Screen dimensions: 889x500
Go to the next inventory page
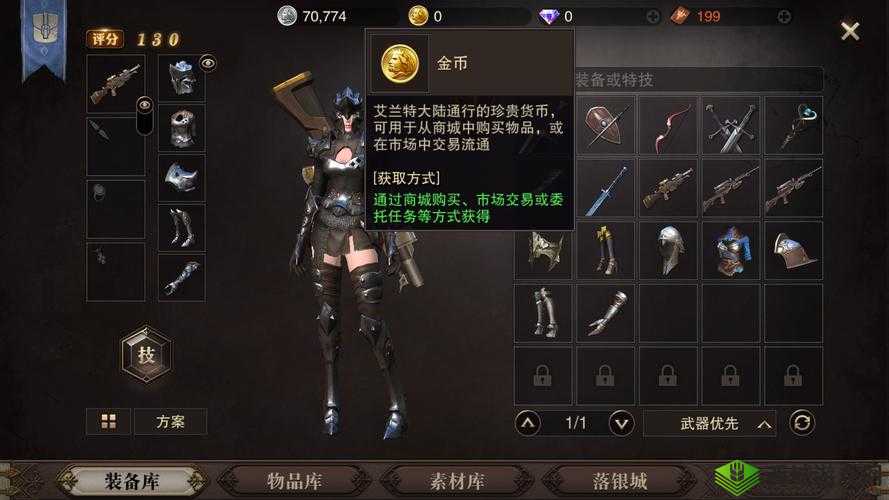621,423
